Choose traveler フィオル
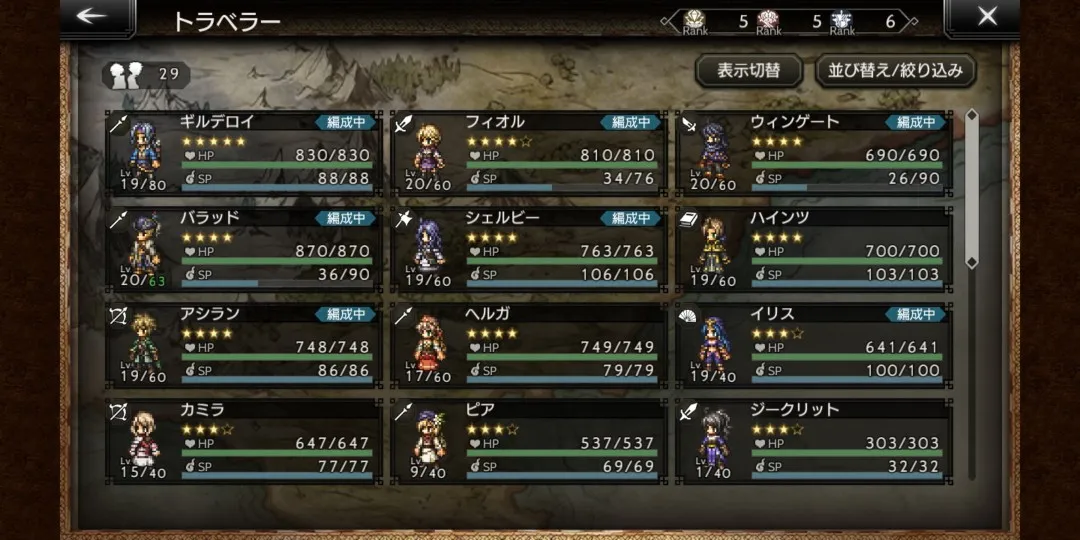The height and width of the screenshot is (540, 1080). pyautogui.click(x=528, y=153)
